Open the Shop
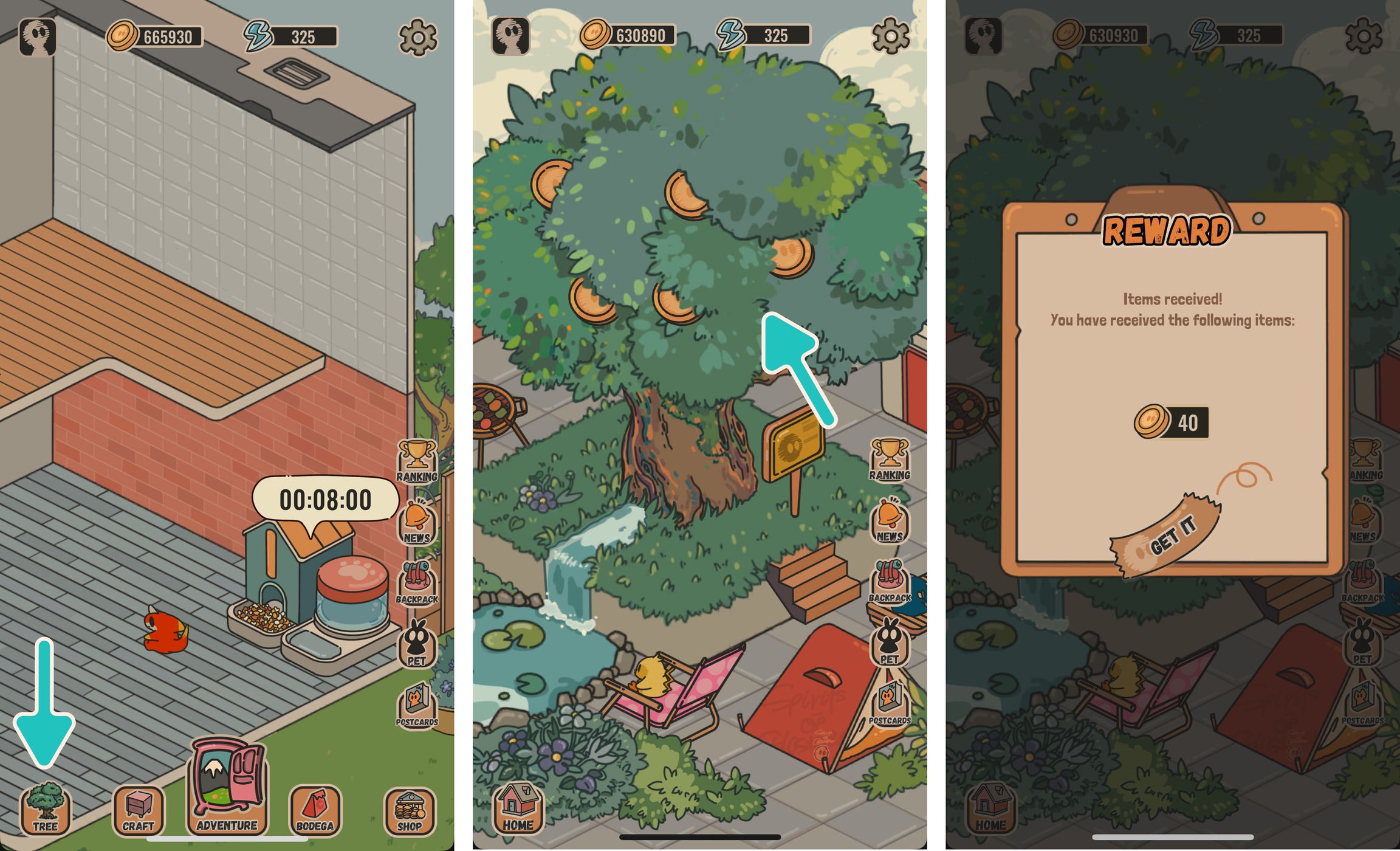Image resolution: width=1400 pixels, height=851 pixels. click(410, 811)
